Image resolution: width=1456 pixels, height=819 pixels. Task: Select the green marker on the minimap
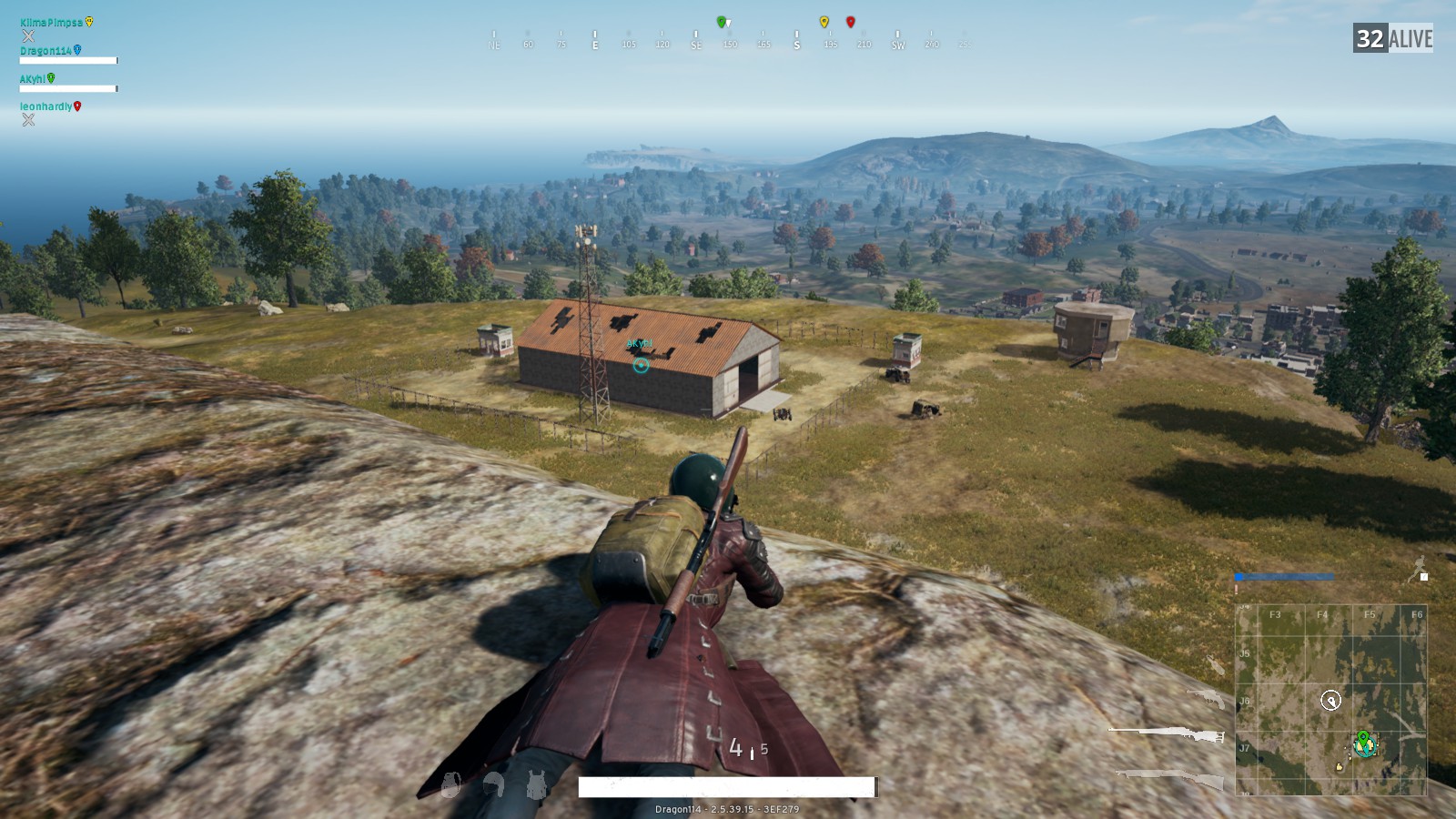1363,737
